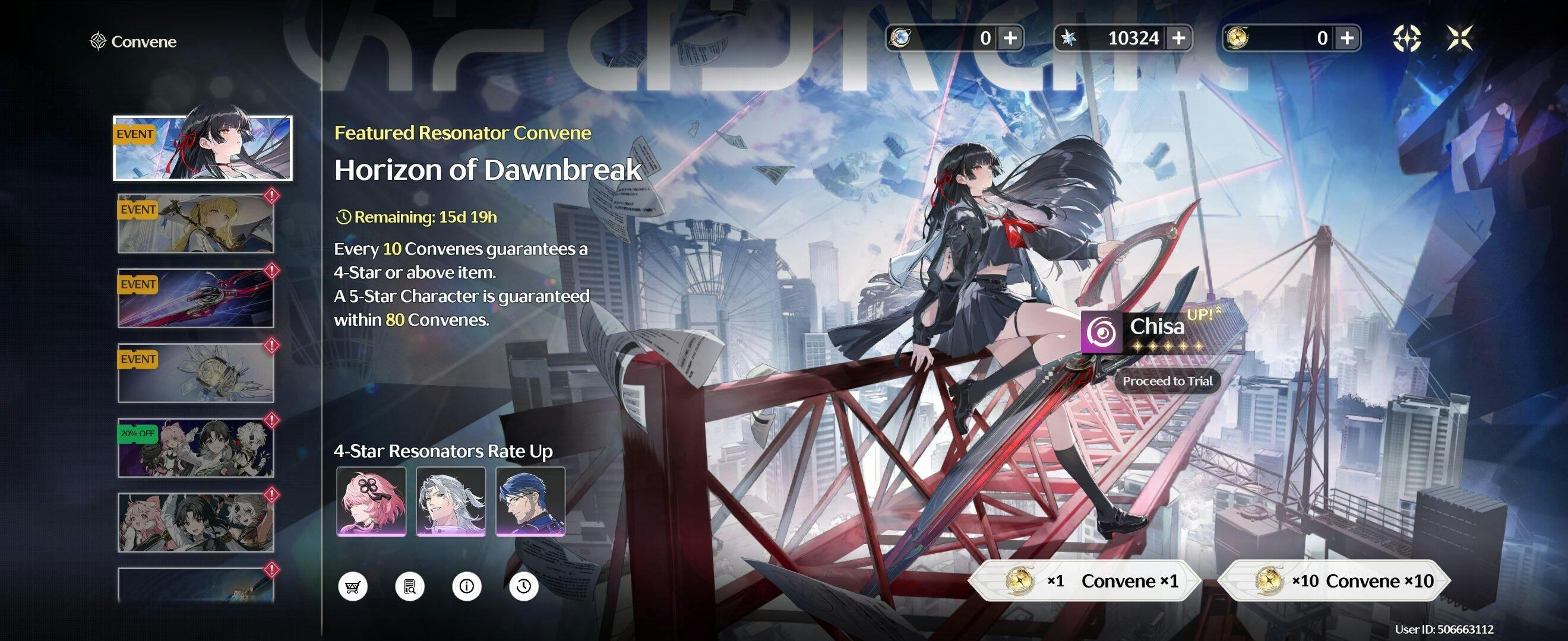Open the target-shaped icon beside the close button
The image size is (1568, 641).
(1406, 39)
